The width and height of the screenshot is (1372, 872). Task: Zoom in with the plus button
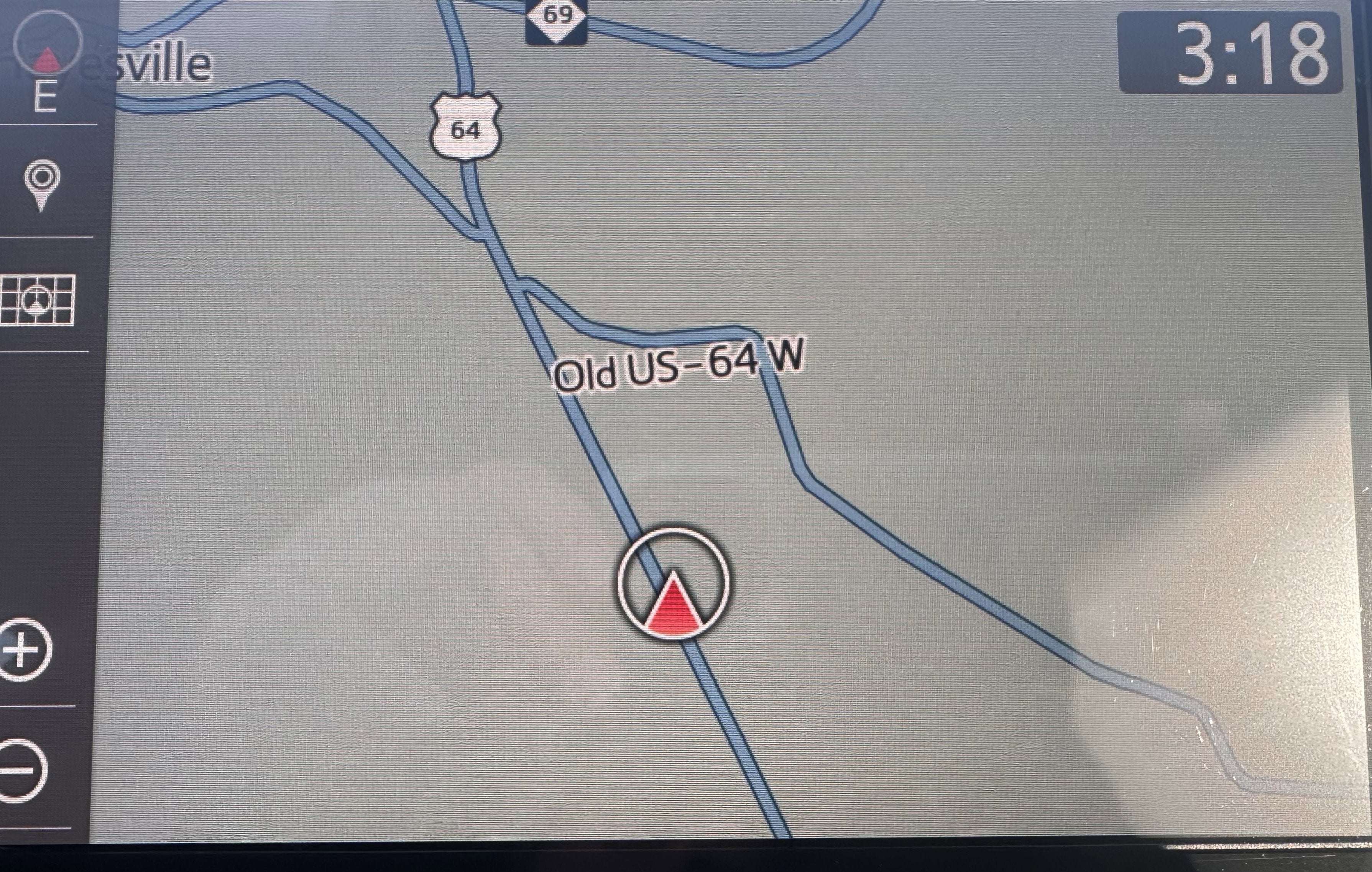coord(24,650)
